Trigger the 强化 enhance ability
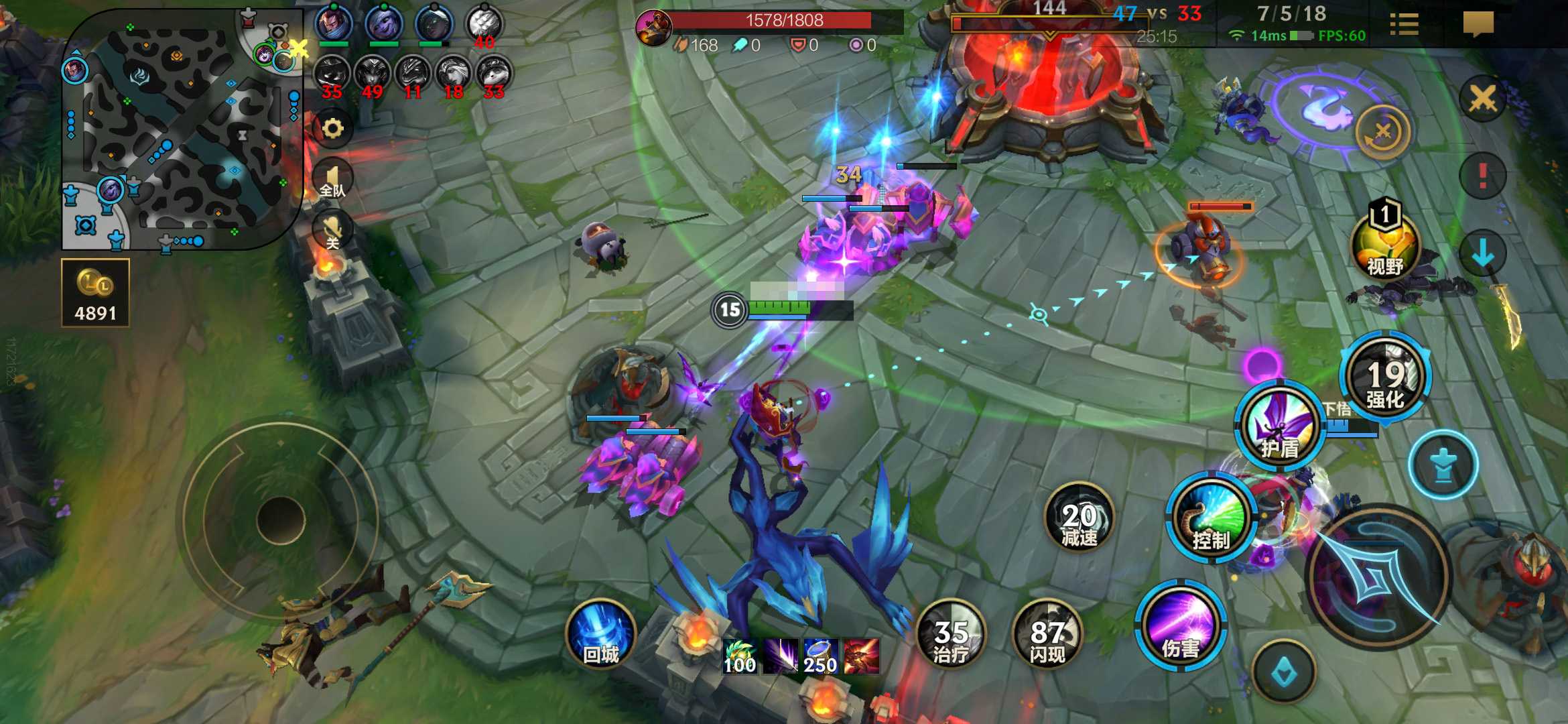 point(1385,377)
